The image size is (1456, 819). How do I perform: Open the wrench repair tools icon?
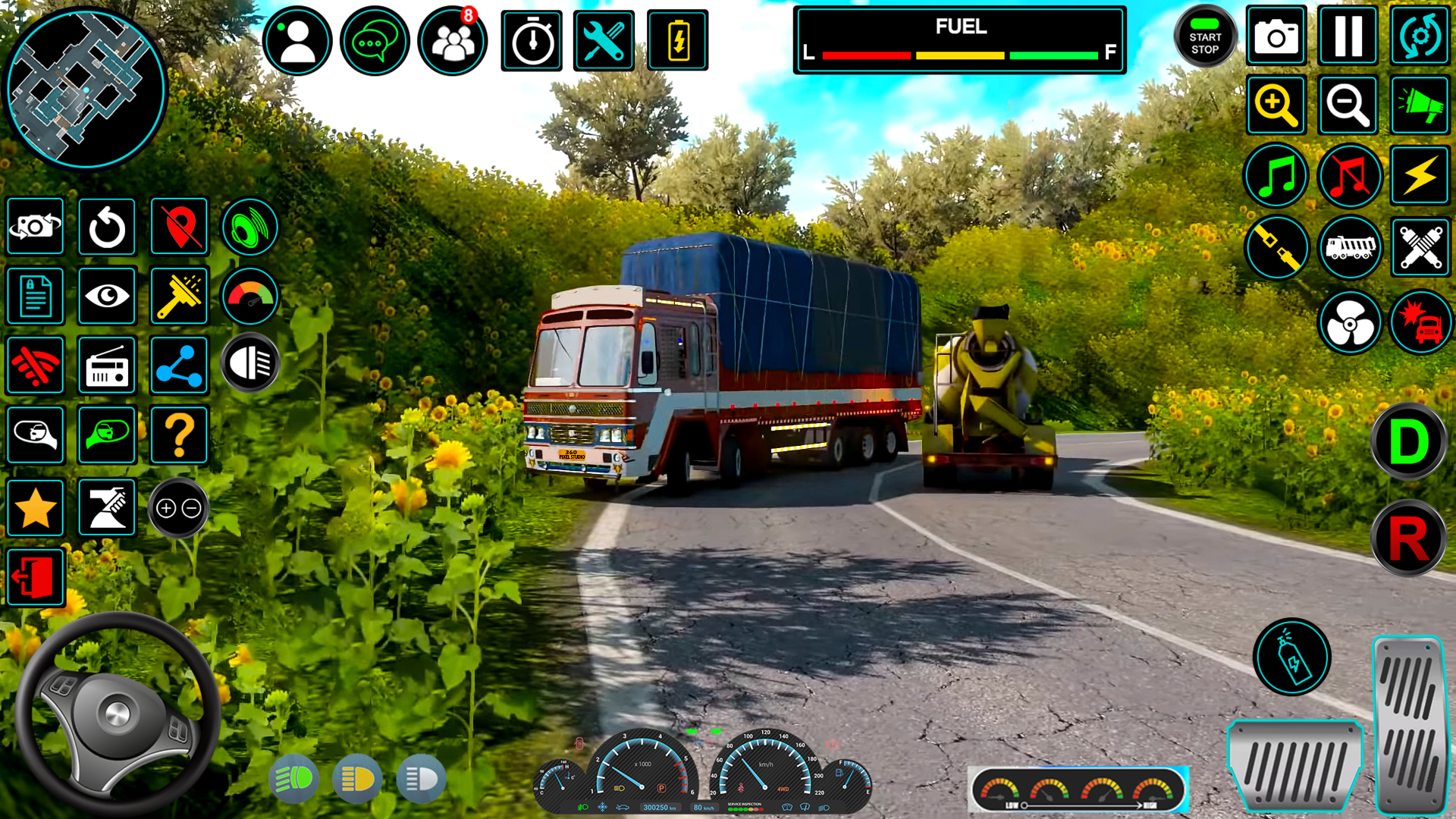point(604,41)
